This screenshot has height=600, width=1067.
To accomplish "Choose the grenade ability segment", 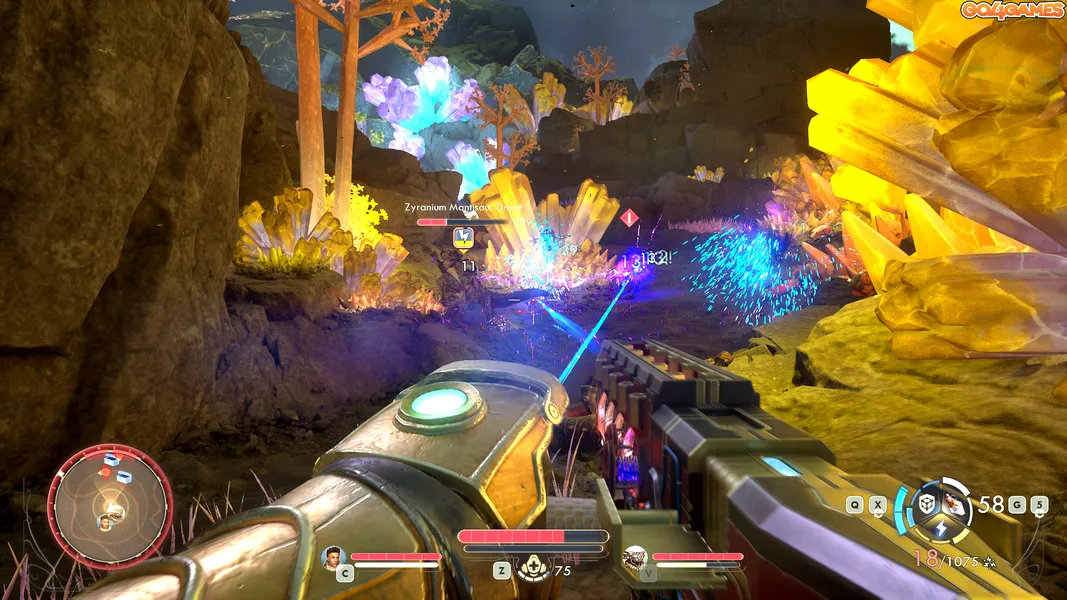I will click(957, 505).
